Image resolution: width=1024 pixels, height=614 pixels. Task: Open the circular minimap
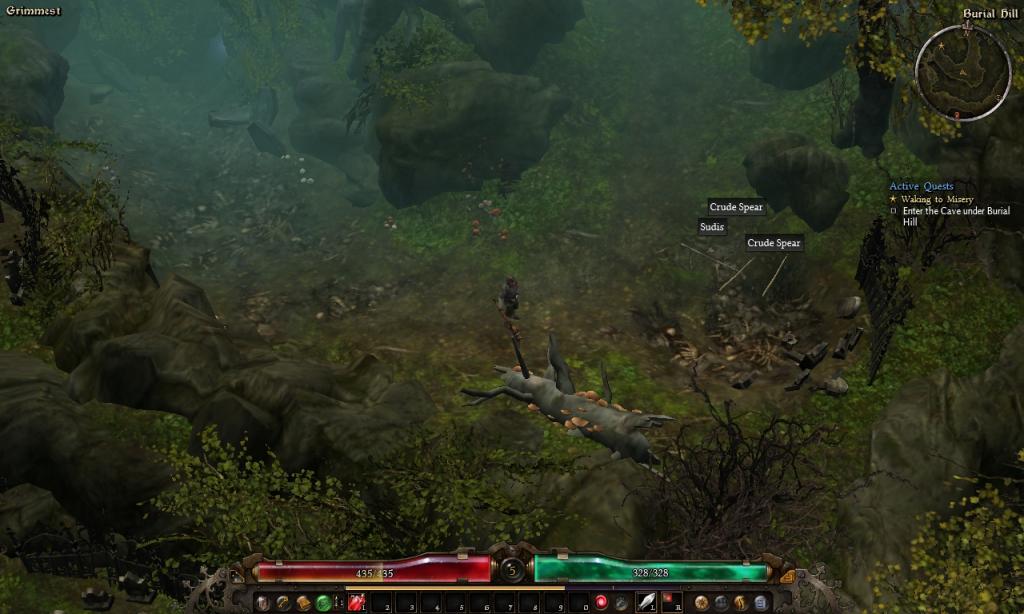(963, 72)
